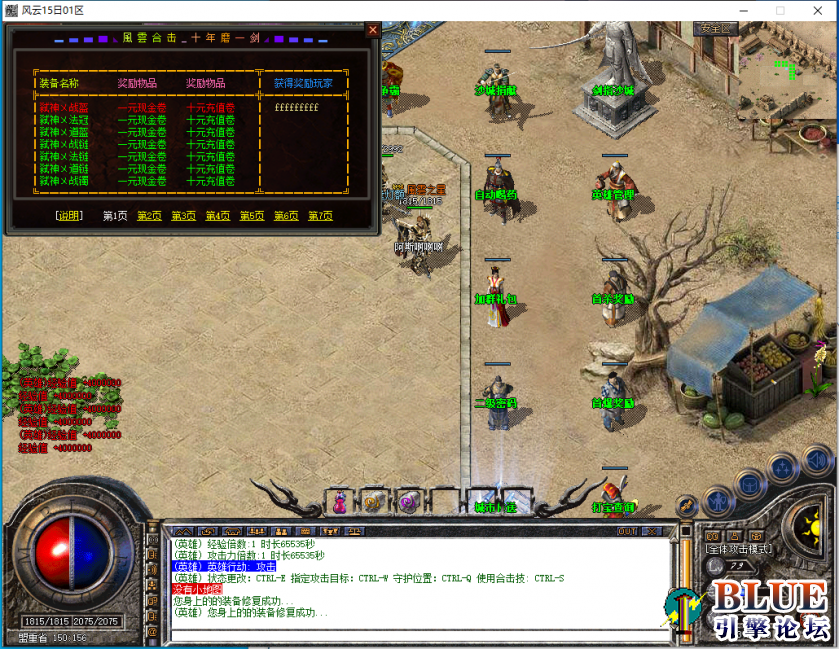Go to page 第3页

(x=183, y=216)
